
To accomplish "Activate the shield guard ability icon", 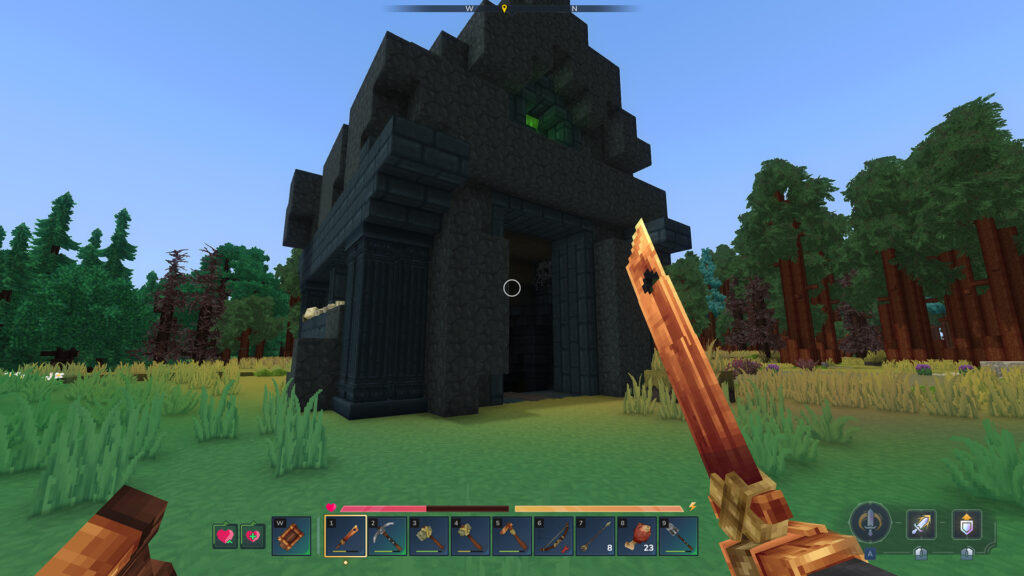I will coord(966,524).
